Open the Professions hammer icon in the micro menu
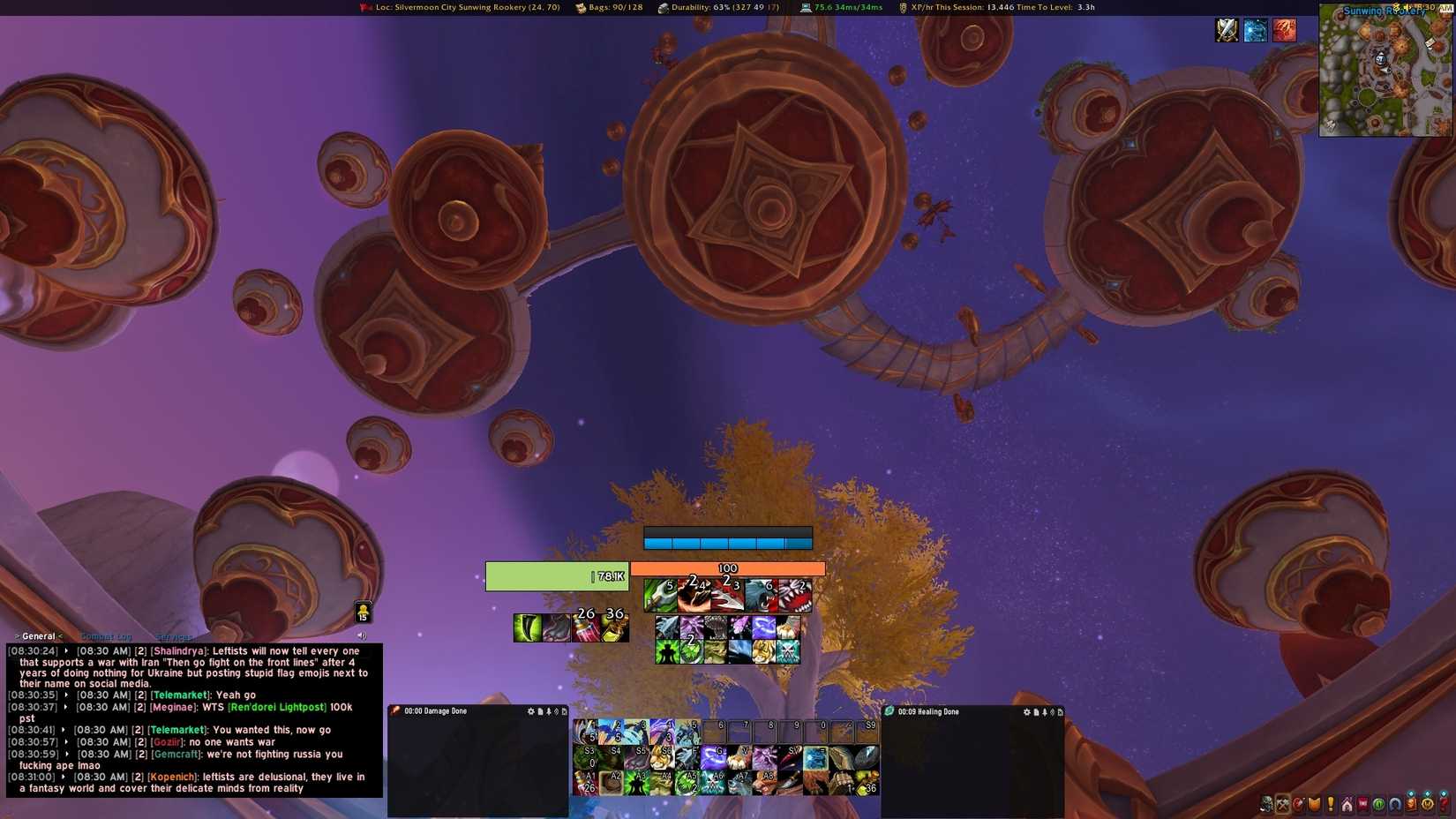 [1283, 805]
